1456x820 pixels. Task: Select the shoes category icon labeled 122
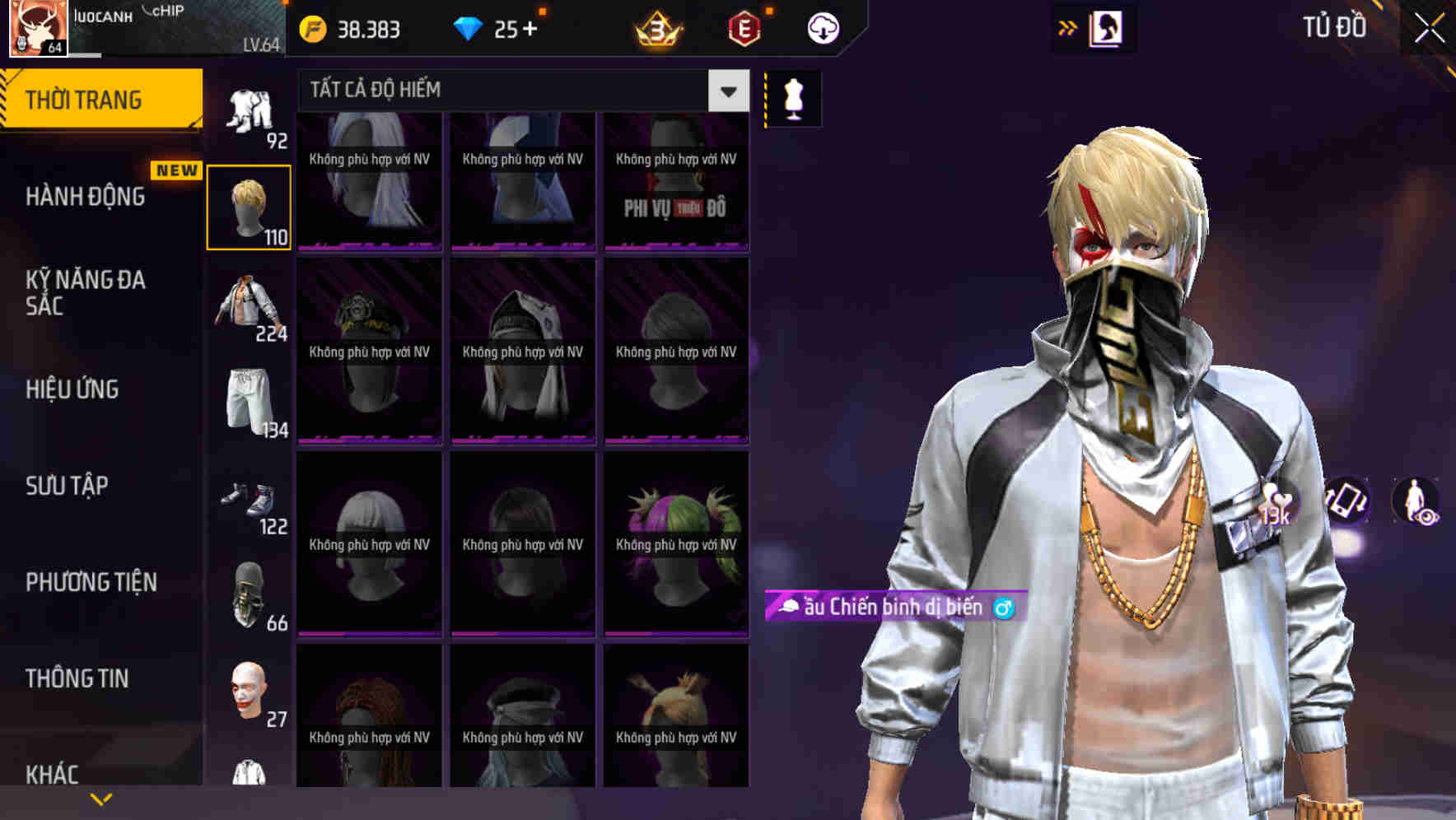click(250, 502)
